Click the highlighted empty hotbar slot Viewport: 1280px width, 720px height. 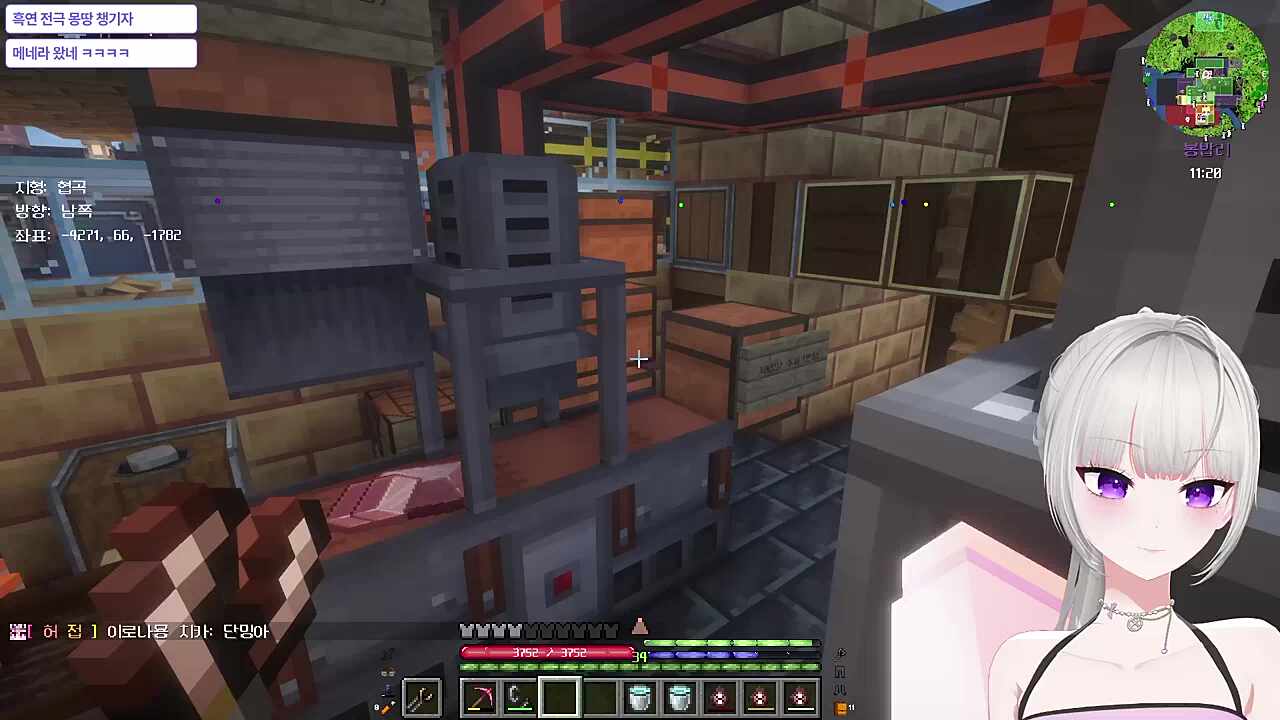point(560,697)
